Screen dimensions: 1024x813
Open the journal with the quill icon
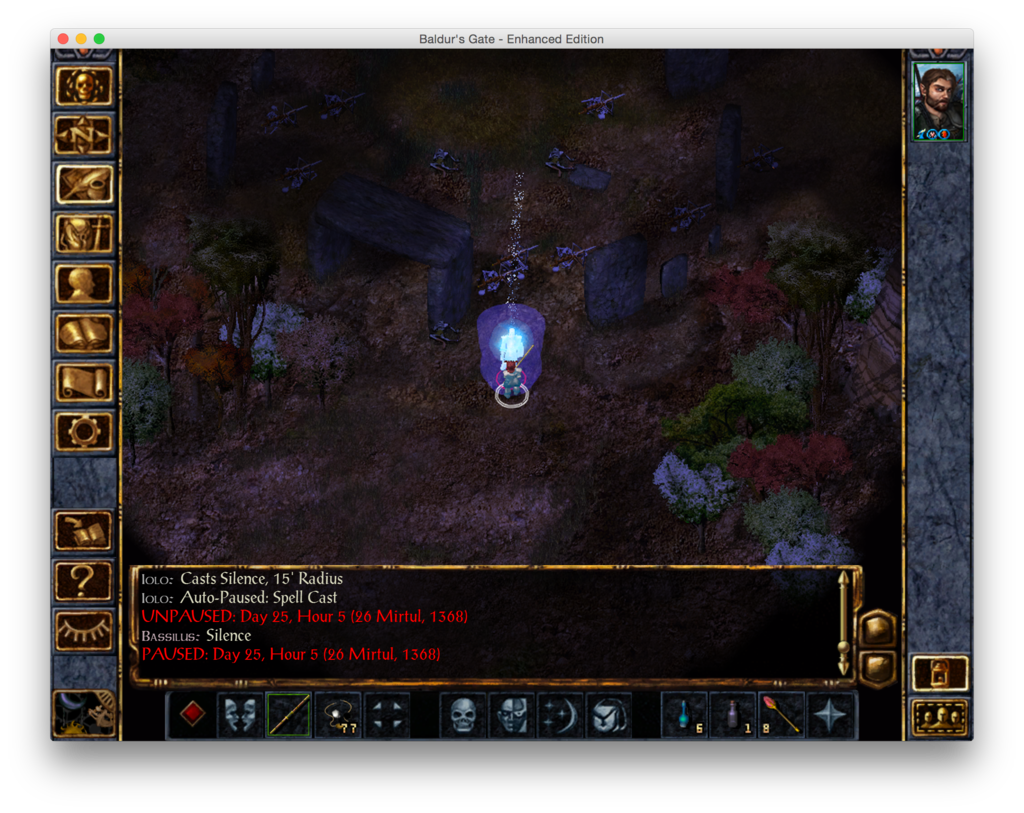[x=84, y=184]
